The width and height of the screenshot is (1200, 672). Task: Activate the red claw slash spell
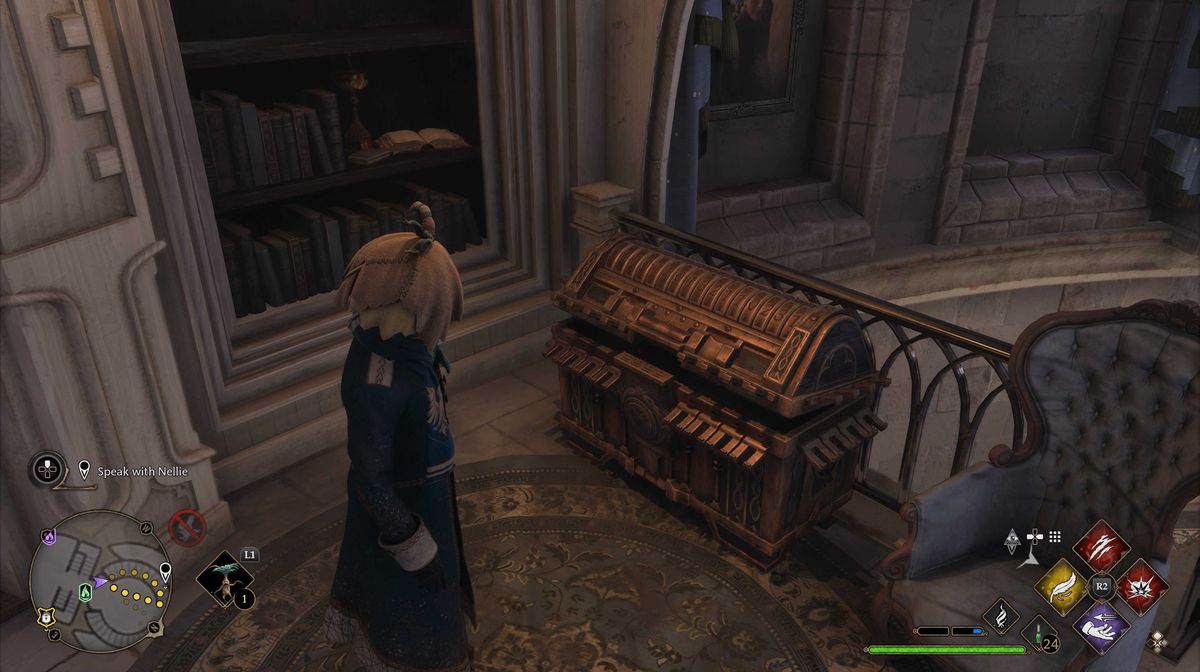tap(1101, 547)
